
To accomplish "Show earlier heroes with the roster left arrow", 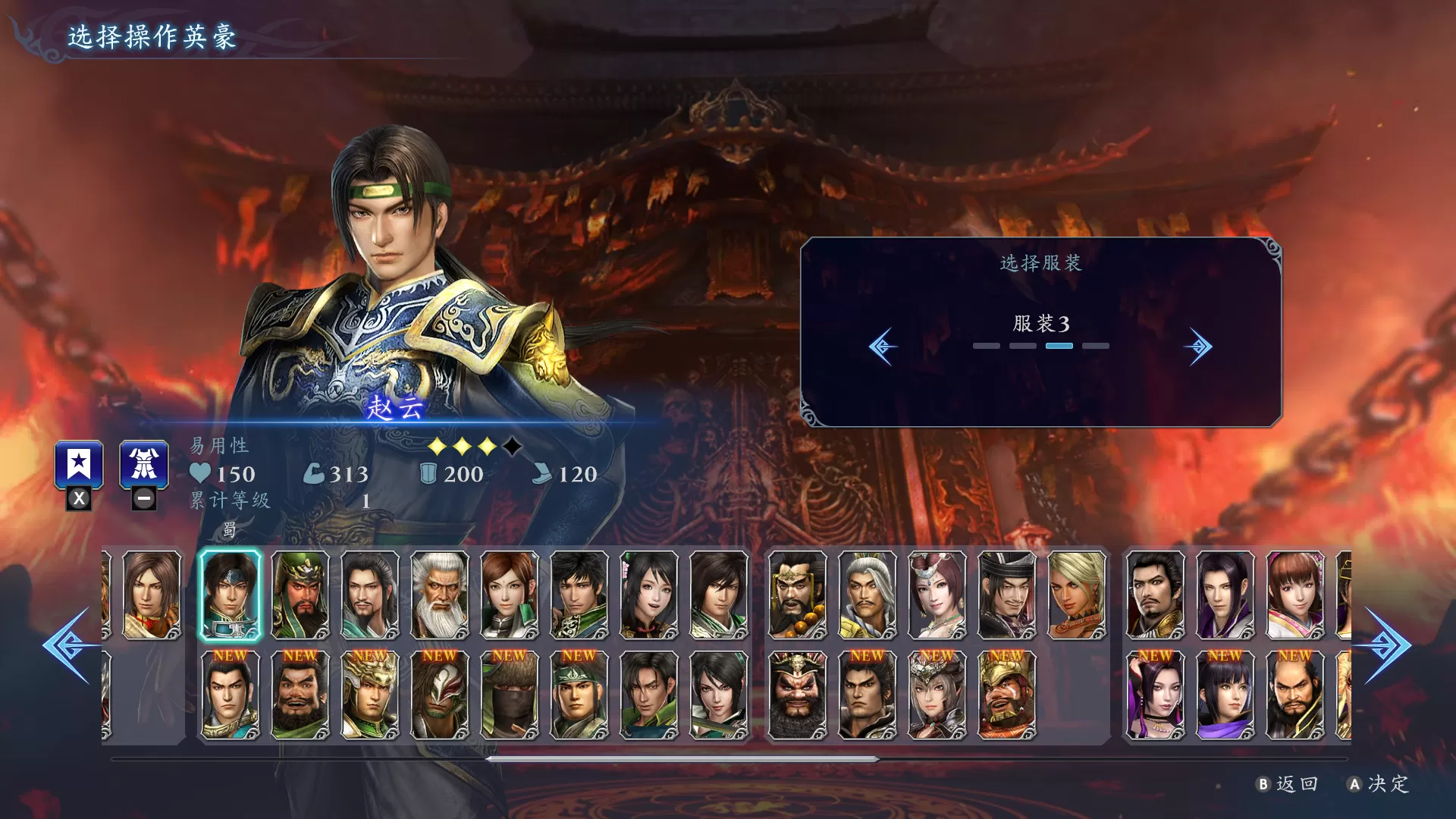I will coord(70,645).
